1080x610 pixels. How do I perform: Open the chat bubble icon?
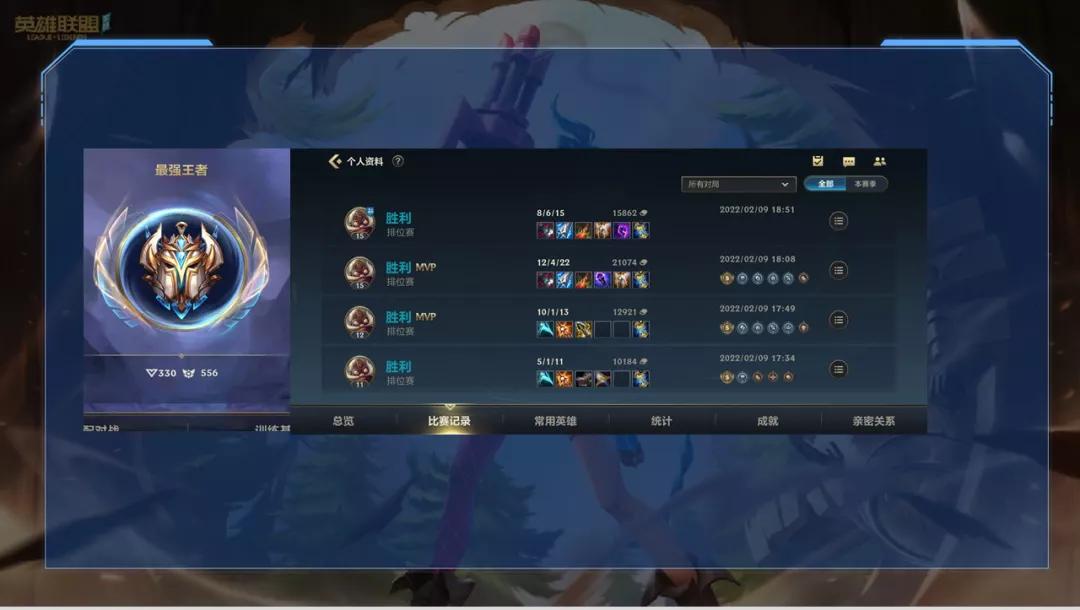click(x=849, y=161)
